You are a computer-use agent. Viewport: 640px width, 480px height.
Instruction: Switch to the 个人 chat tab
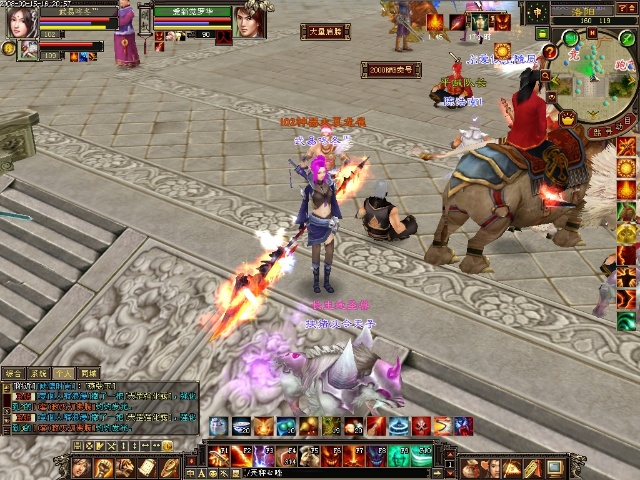coord(63,373)
